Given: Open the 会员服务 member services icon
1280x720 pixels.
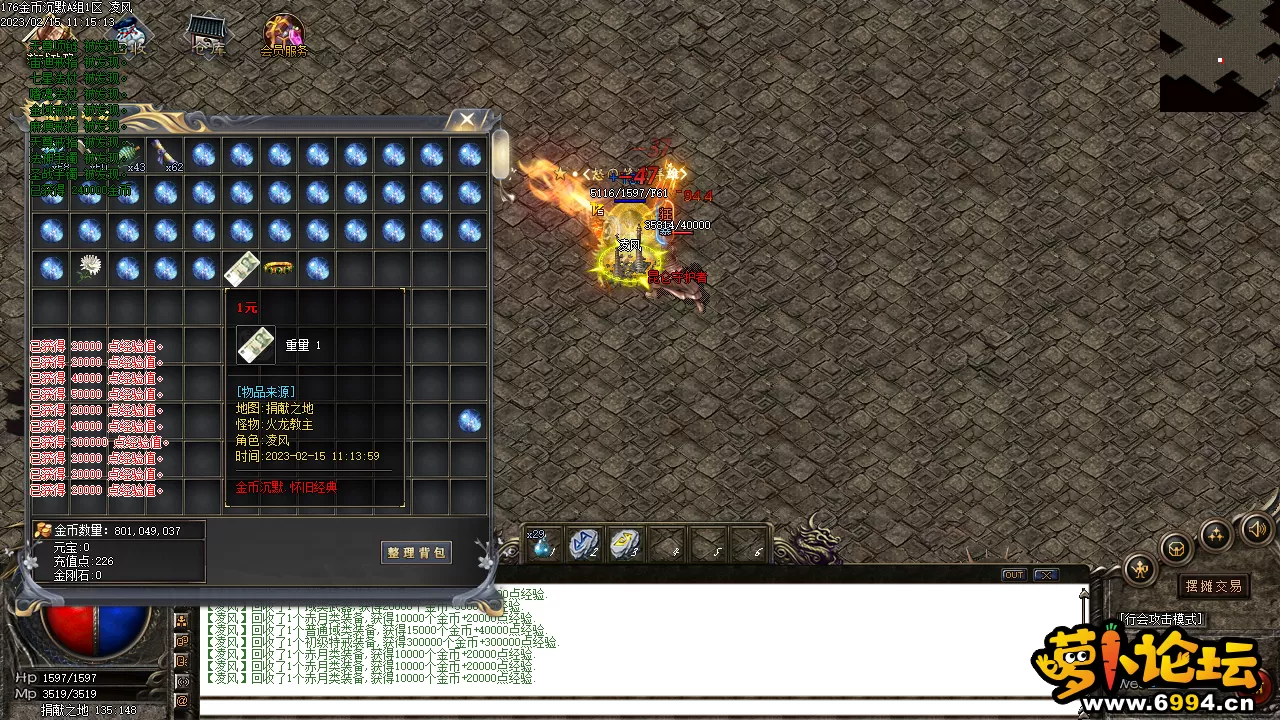Looking at the screenshot, I should [284, 36].
